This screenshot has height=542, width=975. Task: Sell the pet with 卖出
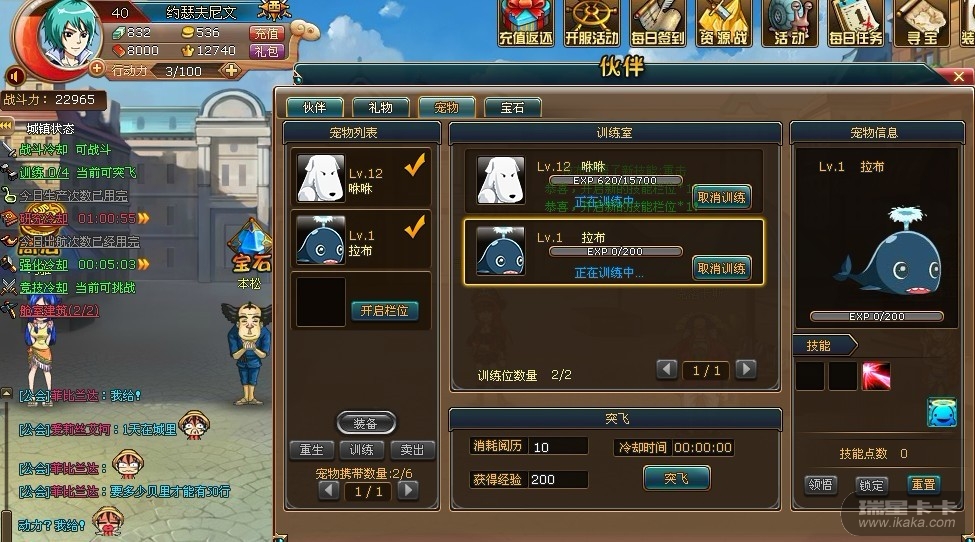[412, 450]
